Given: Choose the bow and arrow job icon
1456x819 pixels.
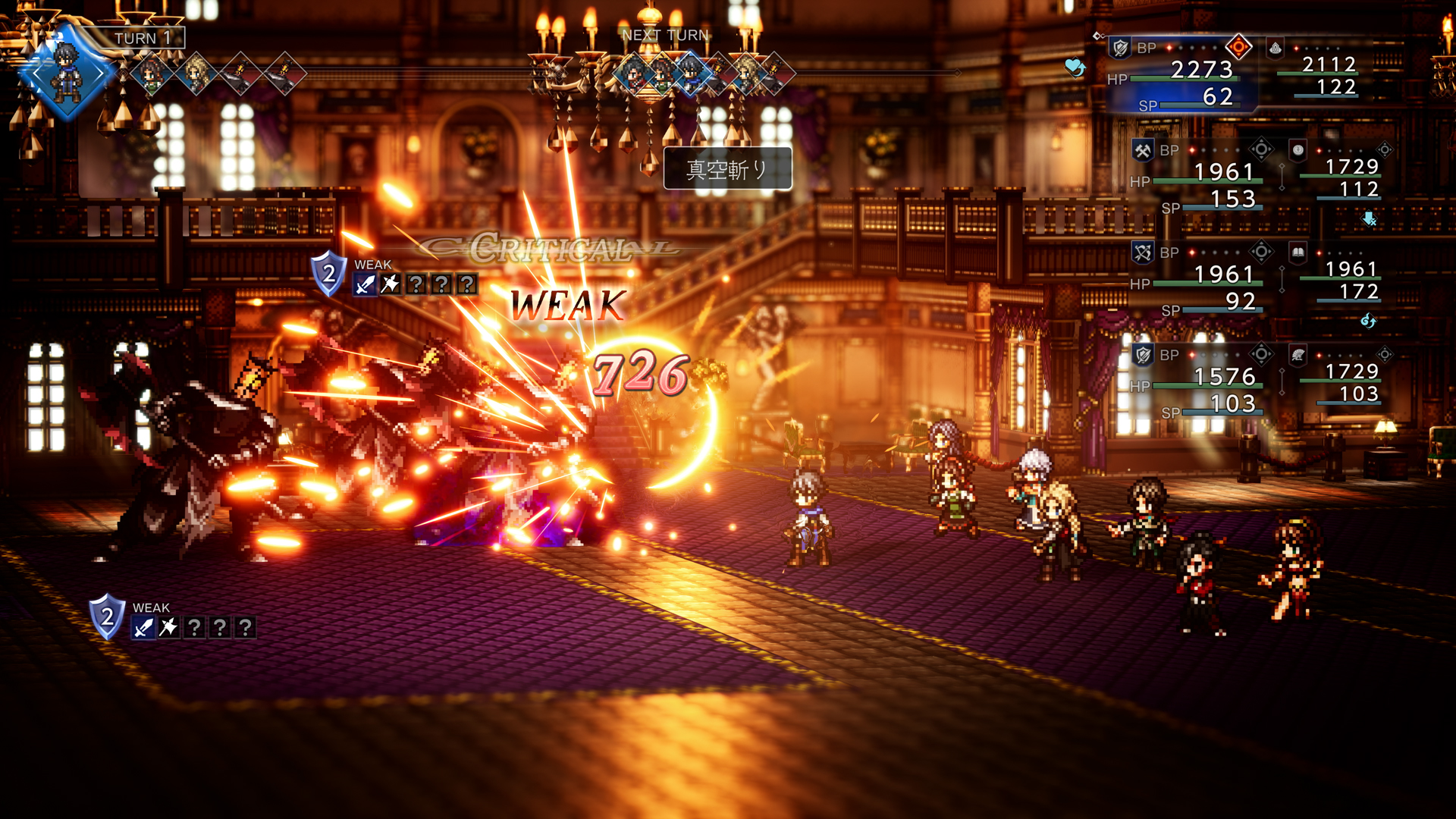Looking at the screenshot, I should pos(1142,253).
